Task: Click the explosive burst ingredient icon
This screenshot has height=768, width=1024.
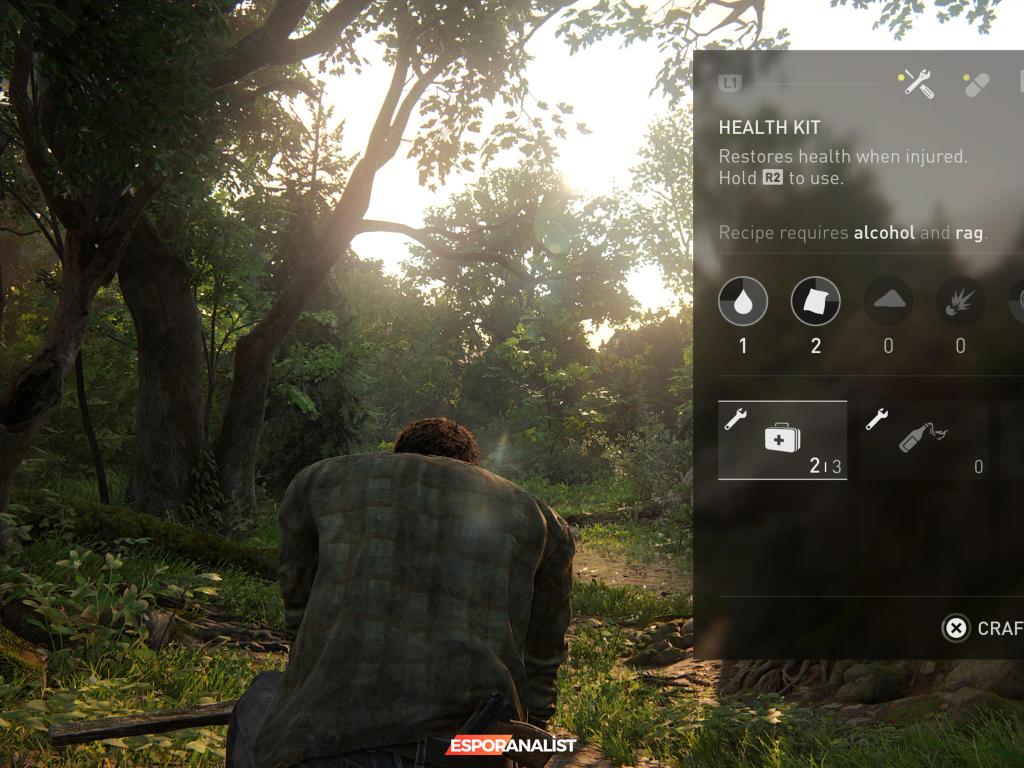Action: tap(960, 301)
